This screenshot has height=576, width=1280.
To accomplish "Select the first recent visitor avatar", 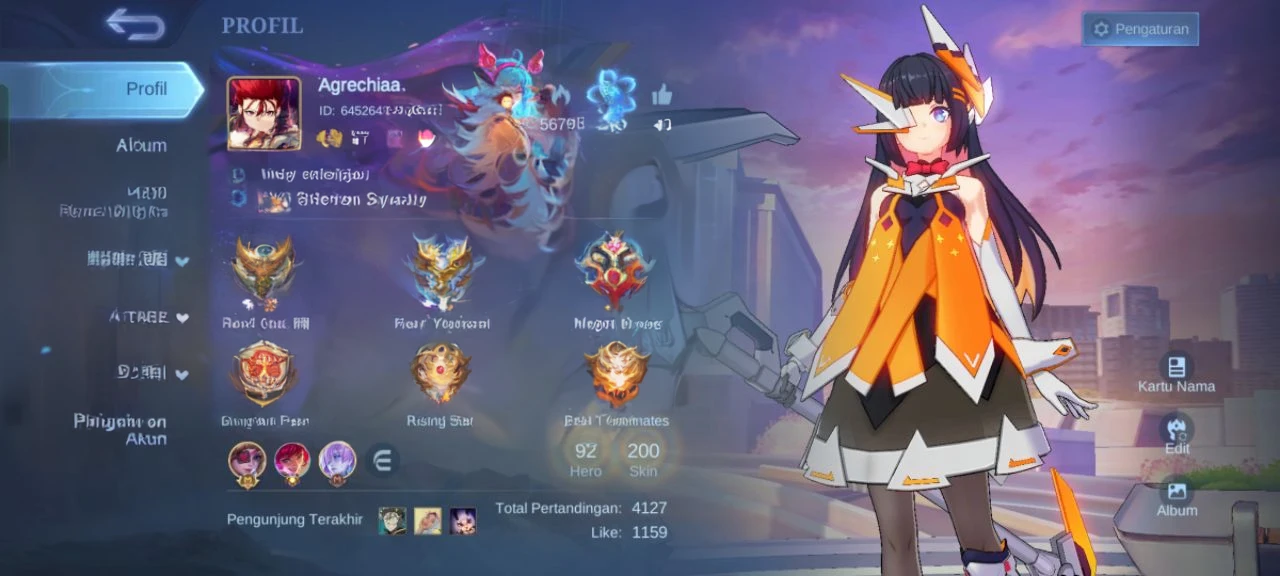I will (x=392, y=520).
